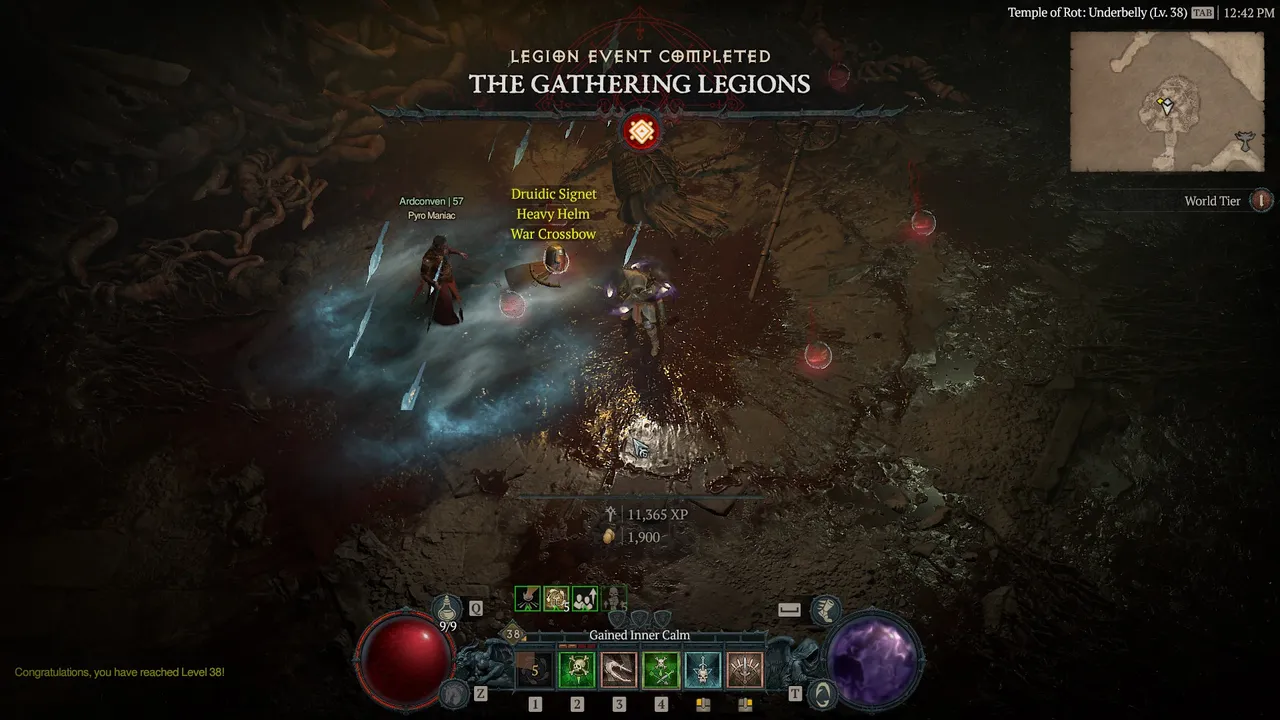
Task: Trigger the skull and crossed bones skill
Action: click(661, 670)
